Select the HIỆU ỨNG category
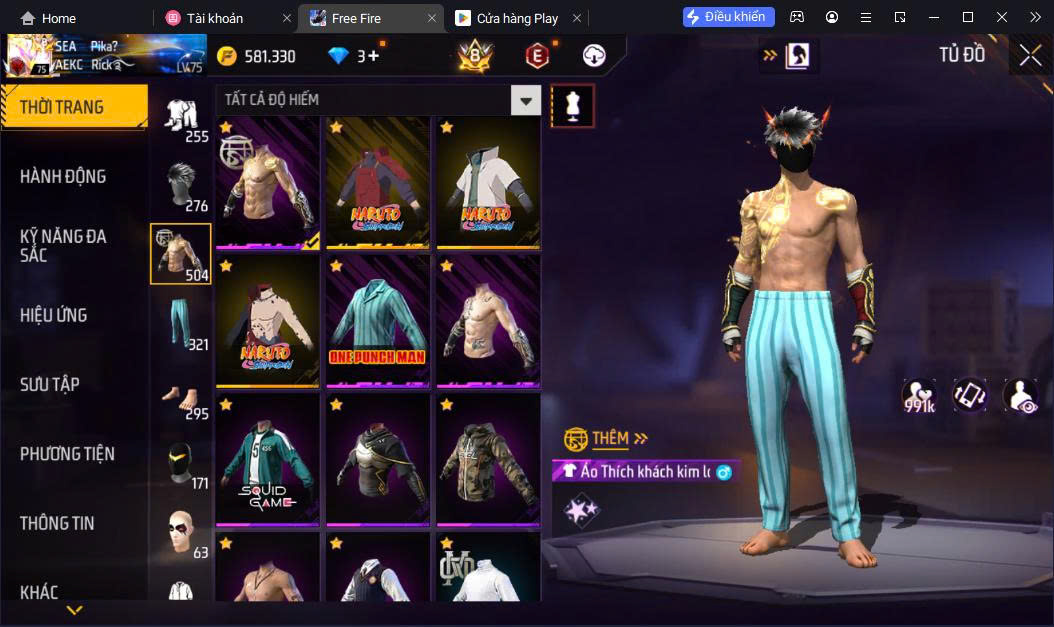Viewport: 1054px width, 627px height. point(54,315)
